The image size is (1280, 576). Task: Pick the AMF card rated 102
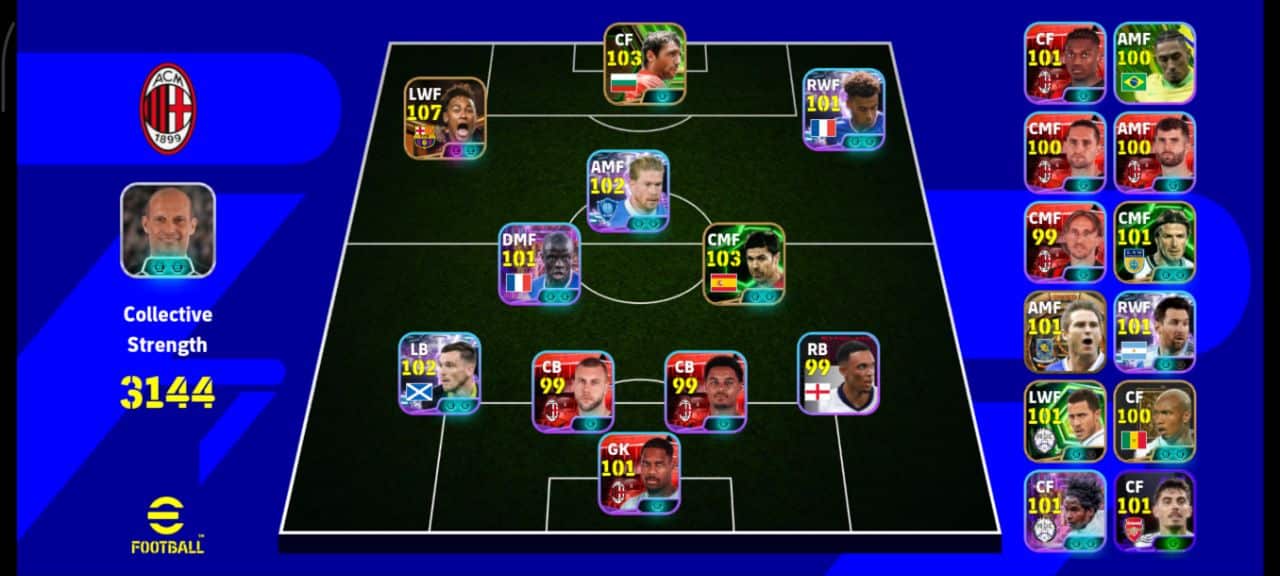click(x=628, y=191)
